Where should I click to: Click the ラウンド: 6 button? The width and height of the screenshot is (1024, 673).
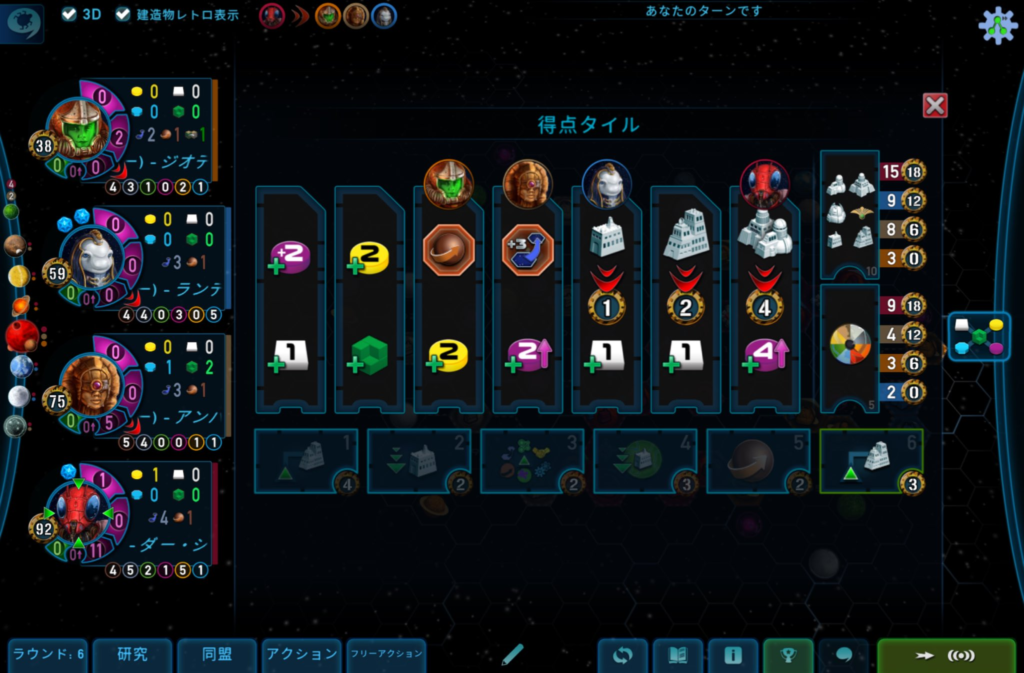(47, 655)
